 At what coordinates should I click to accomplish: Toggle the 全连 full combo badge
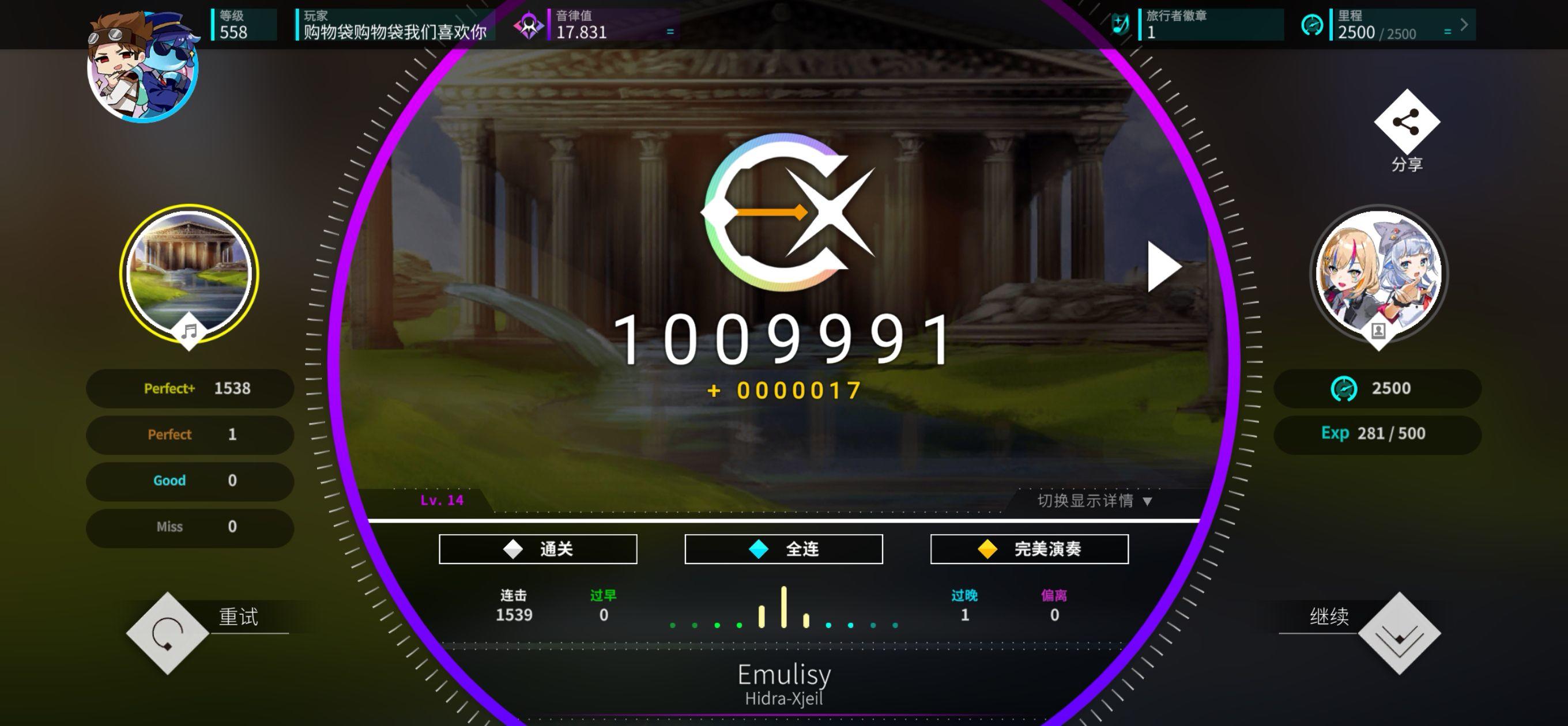click(783, 549)
